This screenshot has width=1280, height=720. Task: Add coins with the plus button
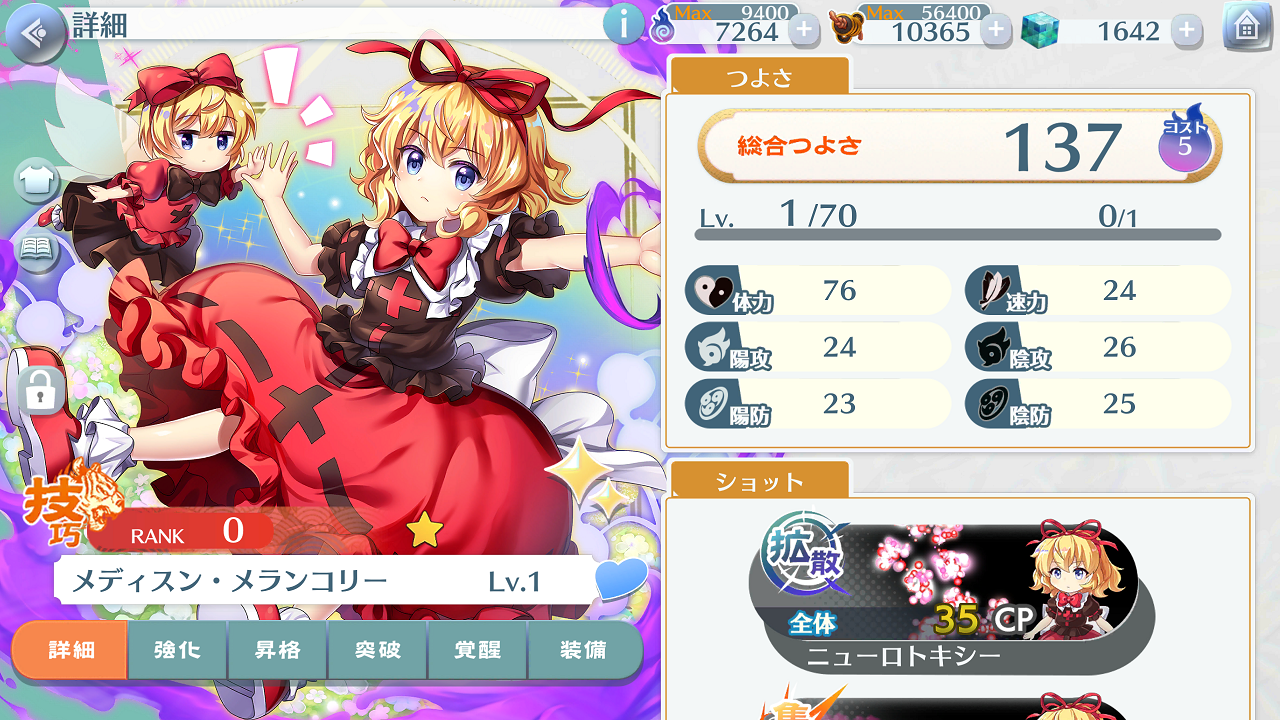995,30
